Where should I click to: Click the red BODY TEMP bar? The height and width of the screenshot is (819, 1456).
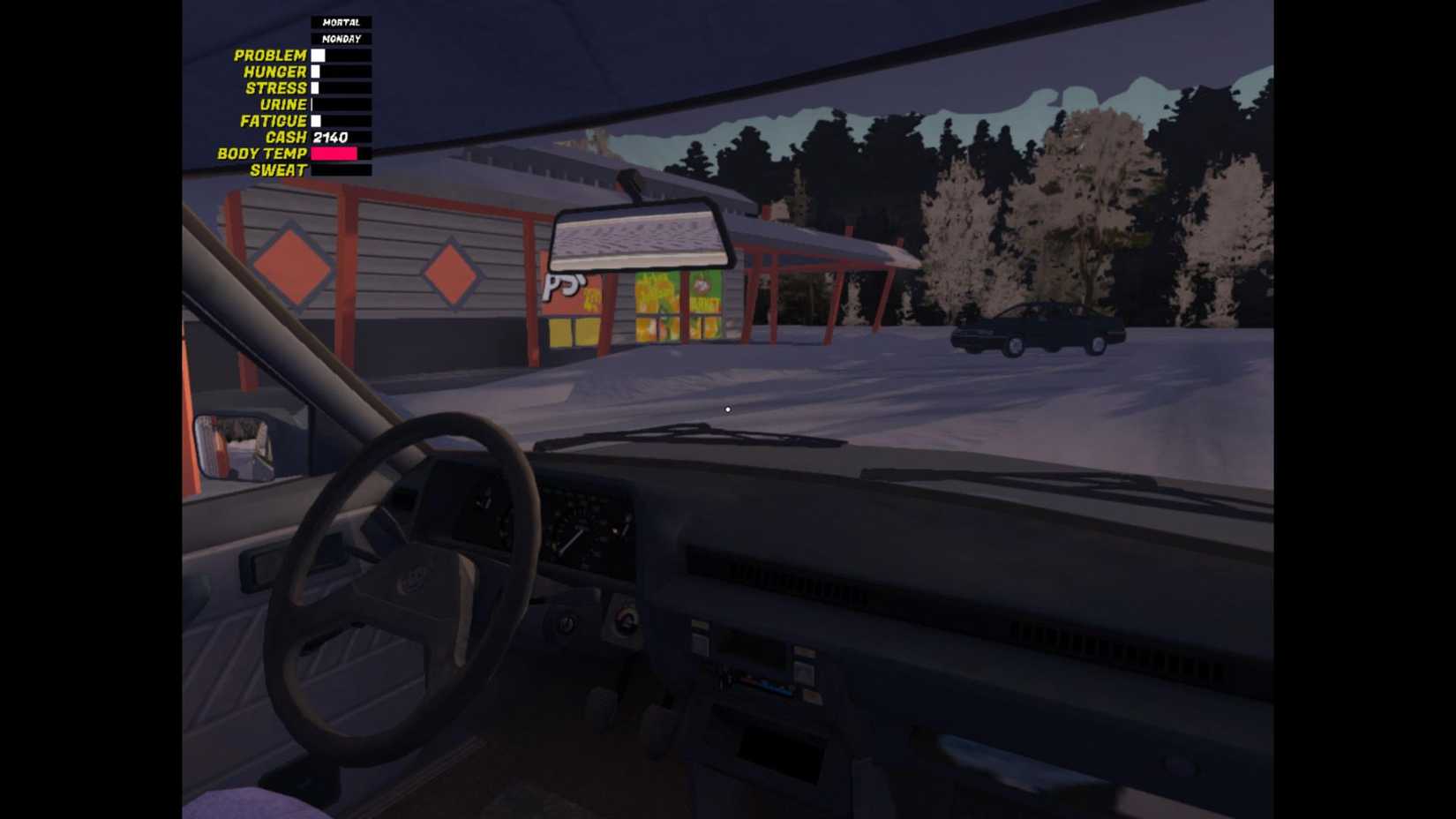[333, 153]
